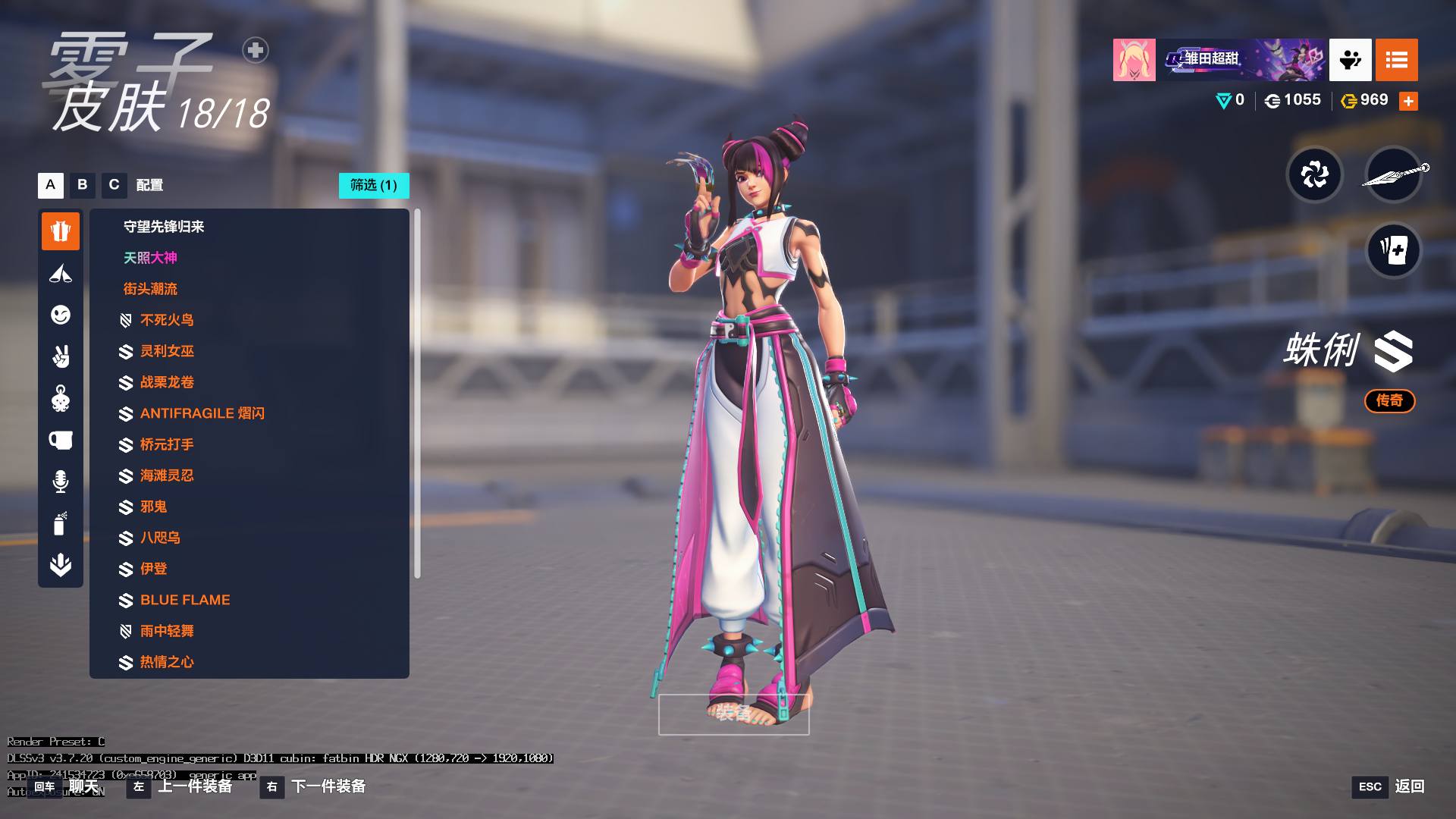
Task: Select the 守望先锋归来 skin
Action: pos(164,227)
